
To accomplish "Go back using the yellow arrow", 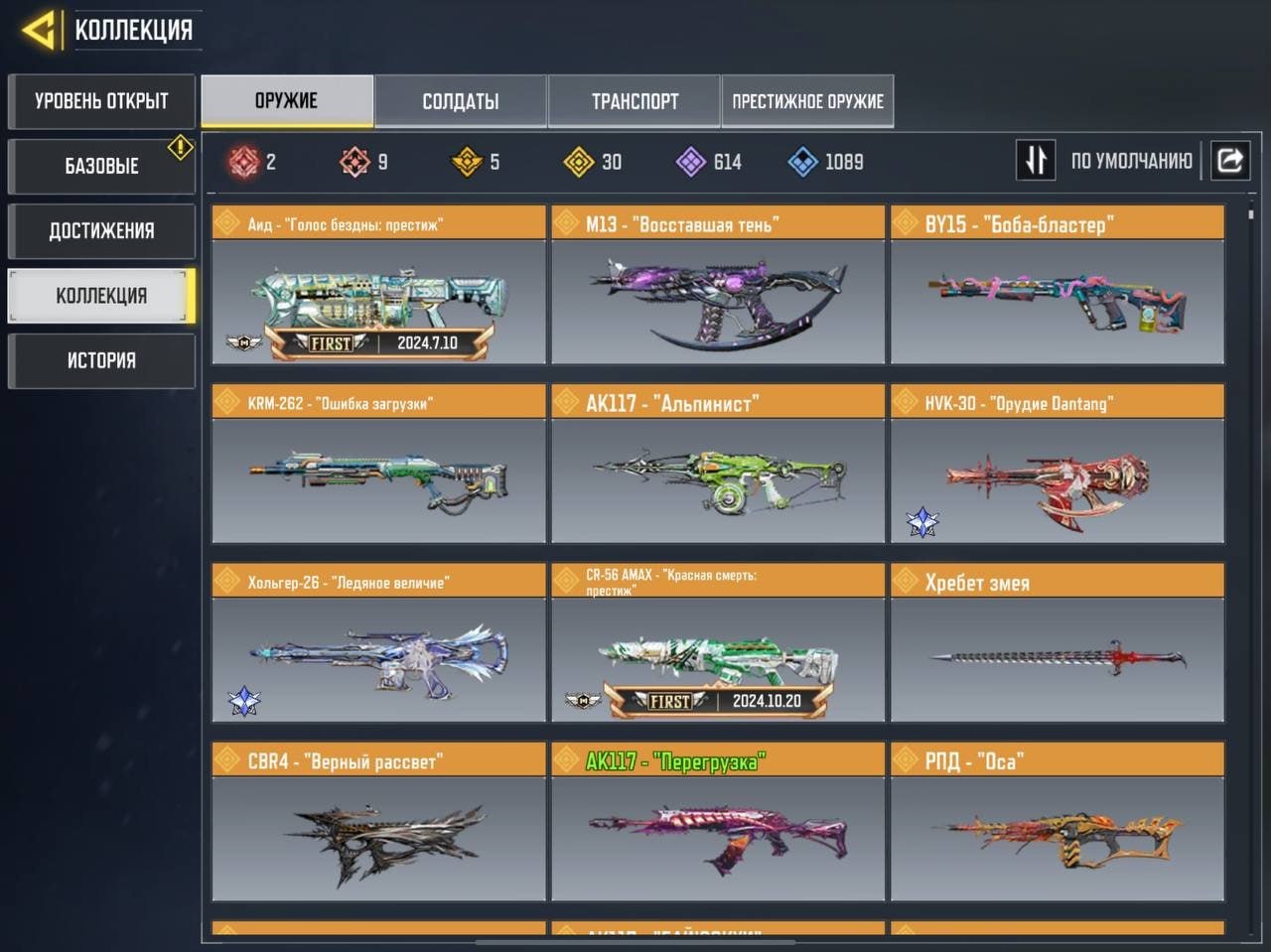I will click(x=39, y=30).
